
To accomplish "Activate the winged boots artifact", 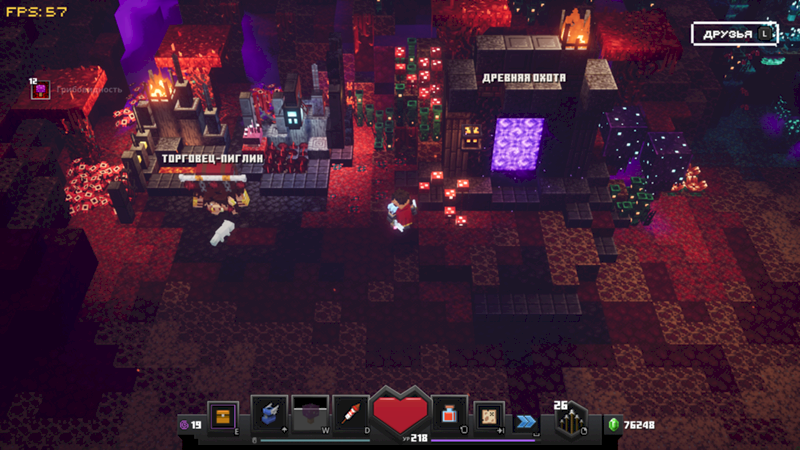I will pyautogui.click(x=269, y=414).
